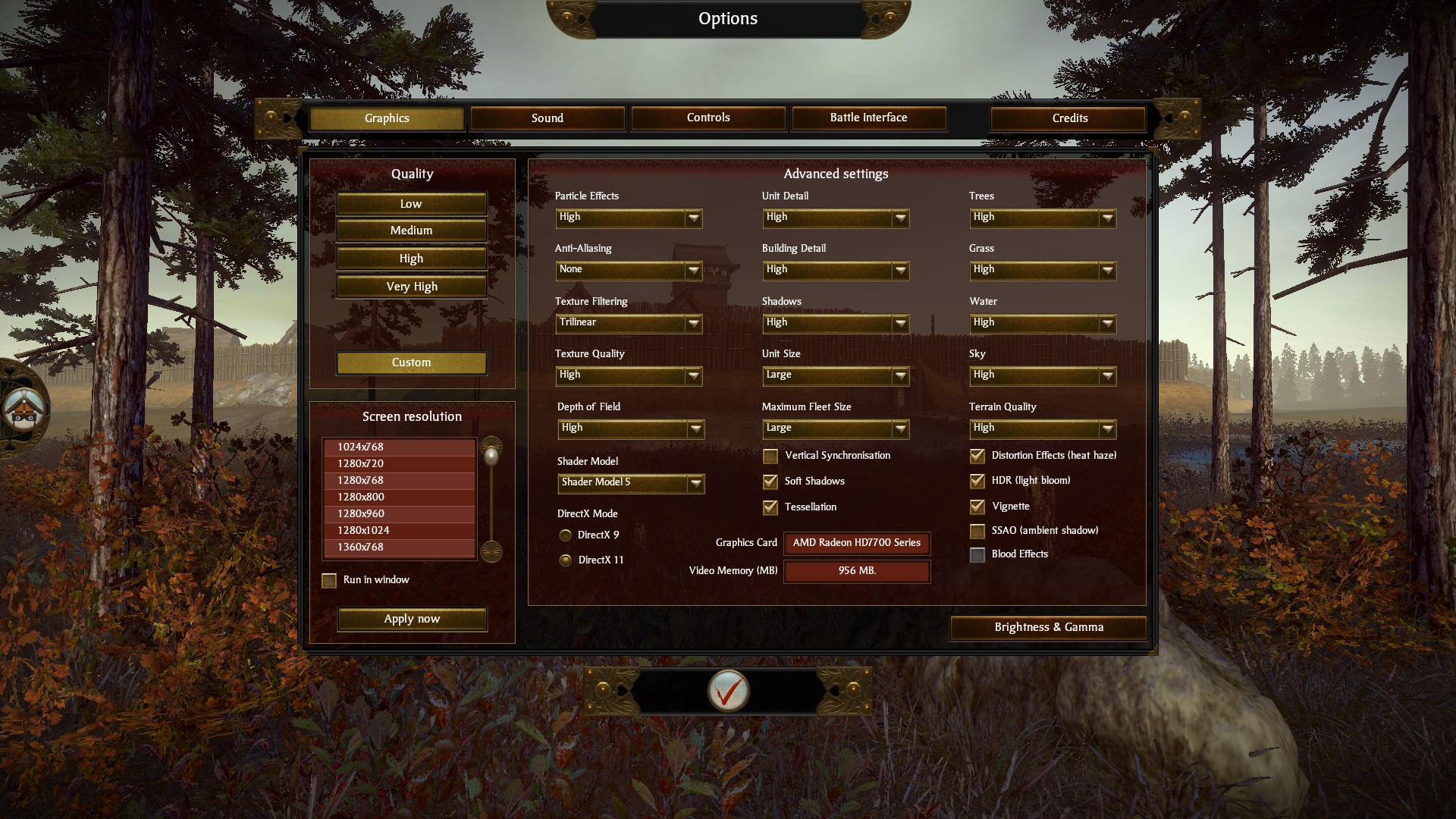The image size is (1456, 819).
Task: Switch to the Sound tab
Action: 547,118
